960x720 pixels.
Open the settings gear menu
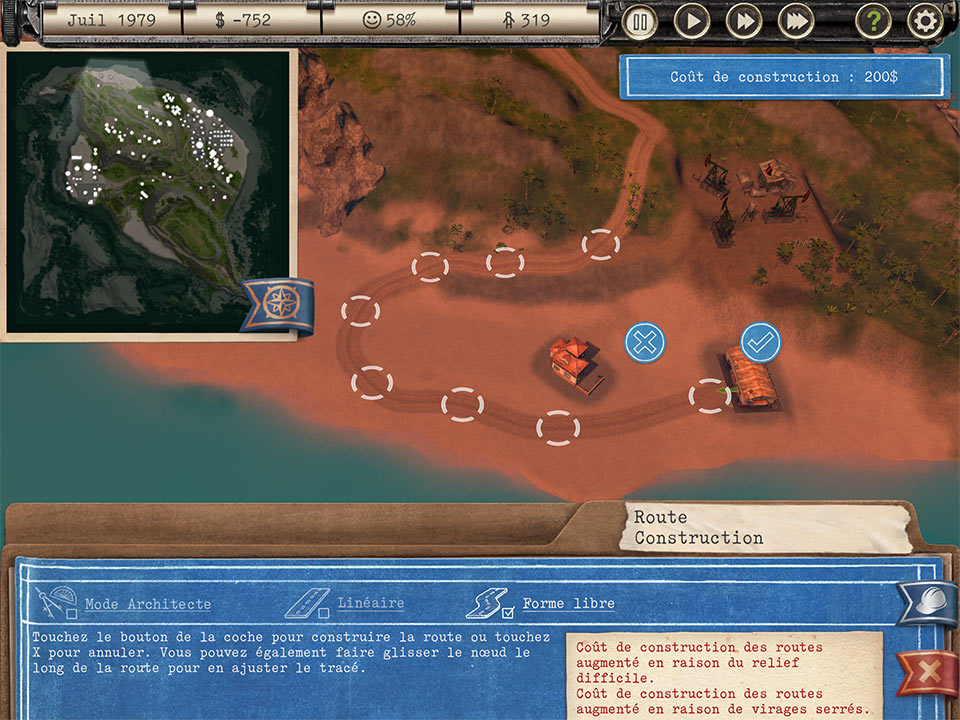(x=925, y=20)
